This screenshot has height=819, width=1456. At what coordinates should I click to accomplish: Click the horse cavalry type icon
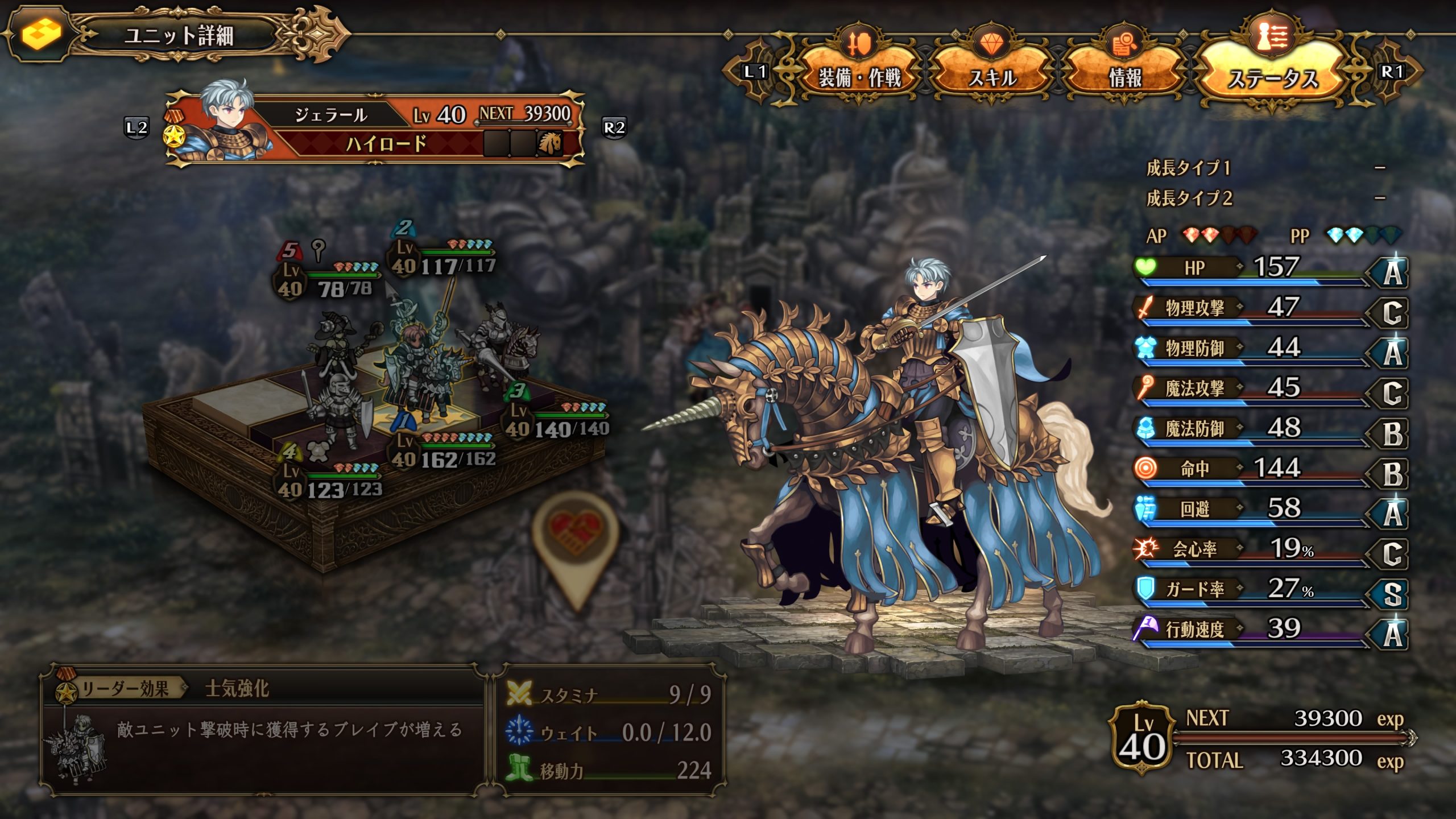(x=549, y=143)
